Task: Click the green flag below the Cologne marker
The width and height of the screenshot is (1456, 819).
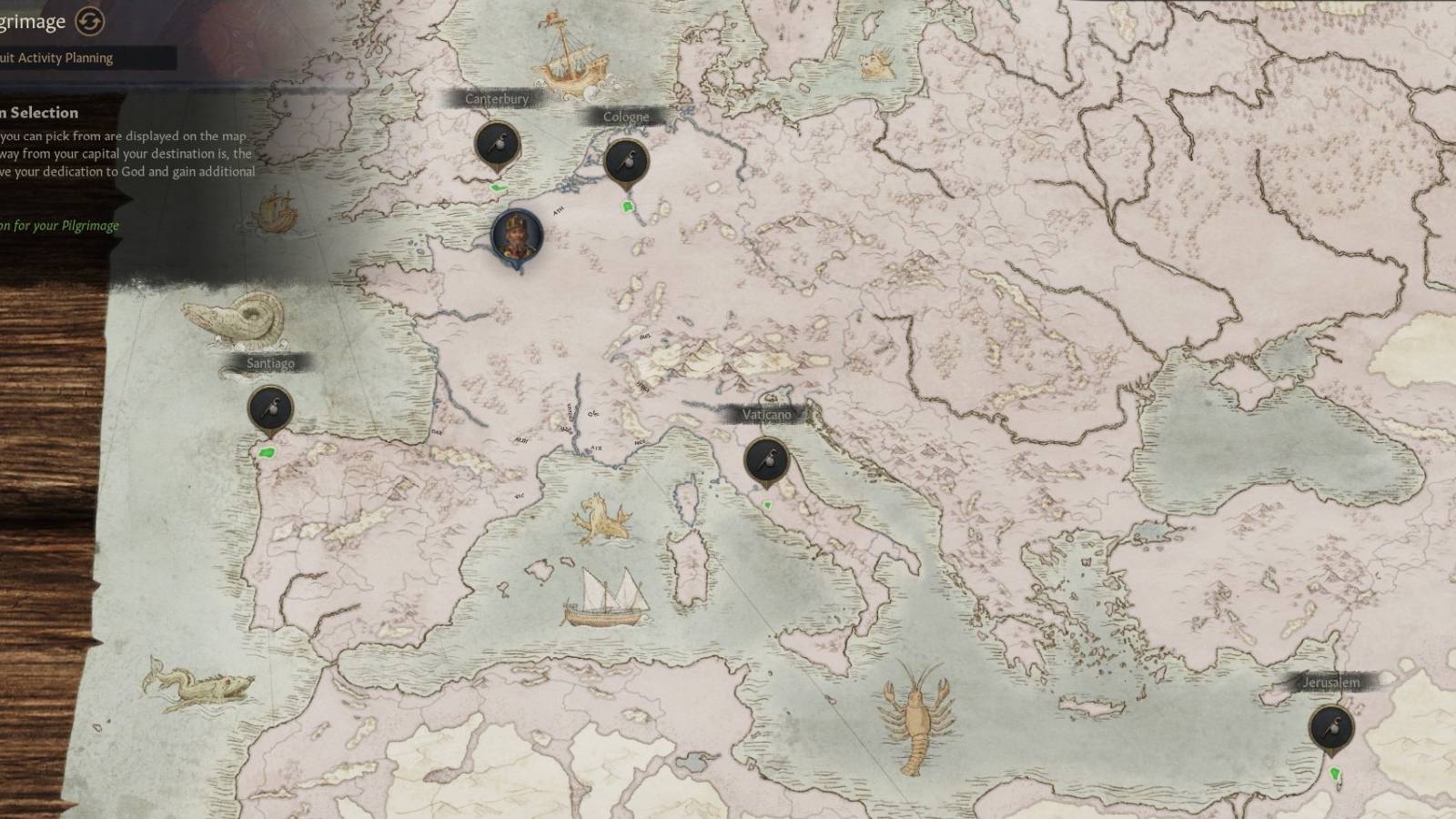Action: pos(628,207)
